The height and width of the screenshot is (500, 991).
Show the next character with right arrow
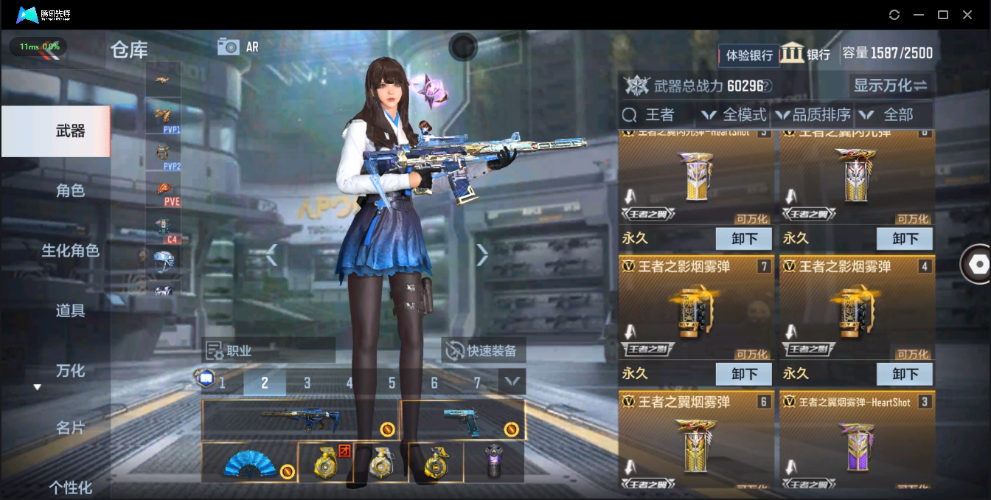coord(482,255)
